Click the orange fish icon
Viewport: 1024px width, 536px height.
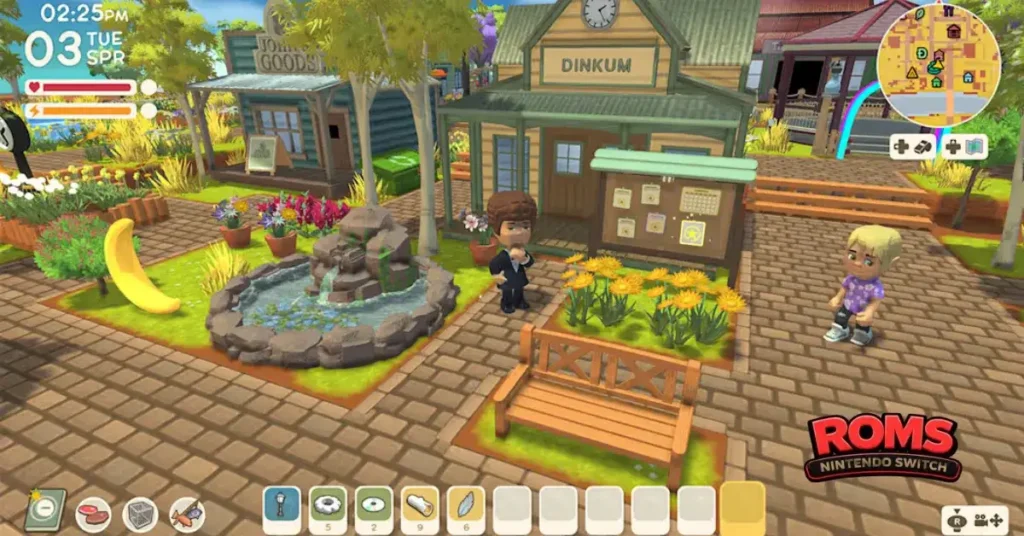click(187, 514)
